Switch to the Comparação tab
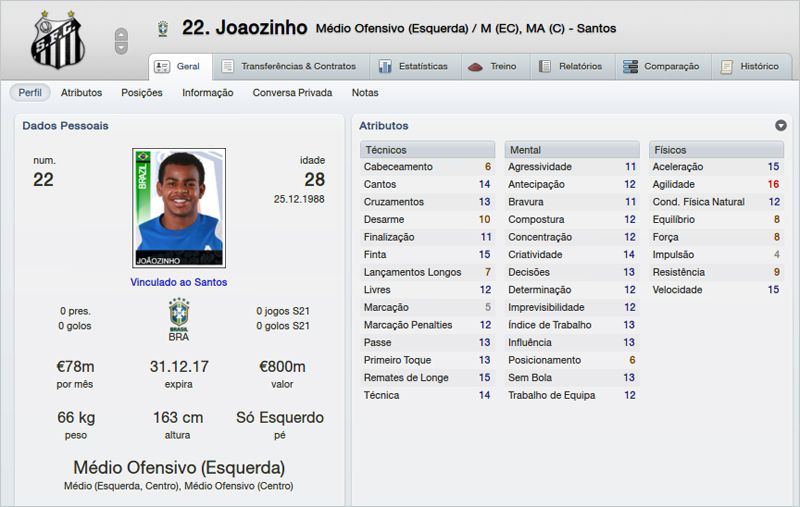Image resolution: width=800 pixels, height=507 pixels. tap(660, 67)
